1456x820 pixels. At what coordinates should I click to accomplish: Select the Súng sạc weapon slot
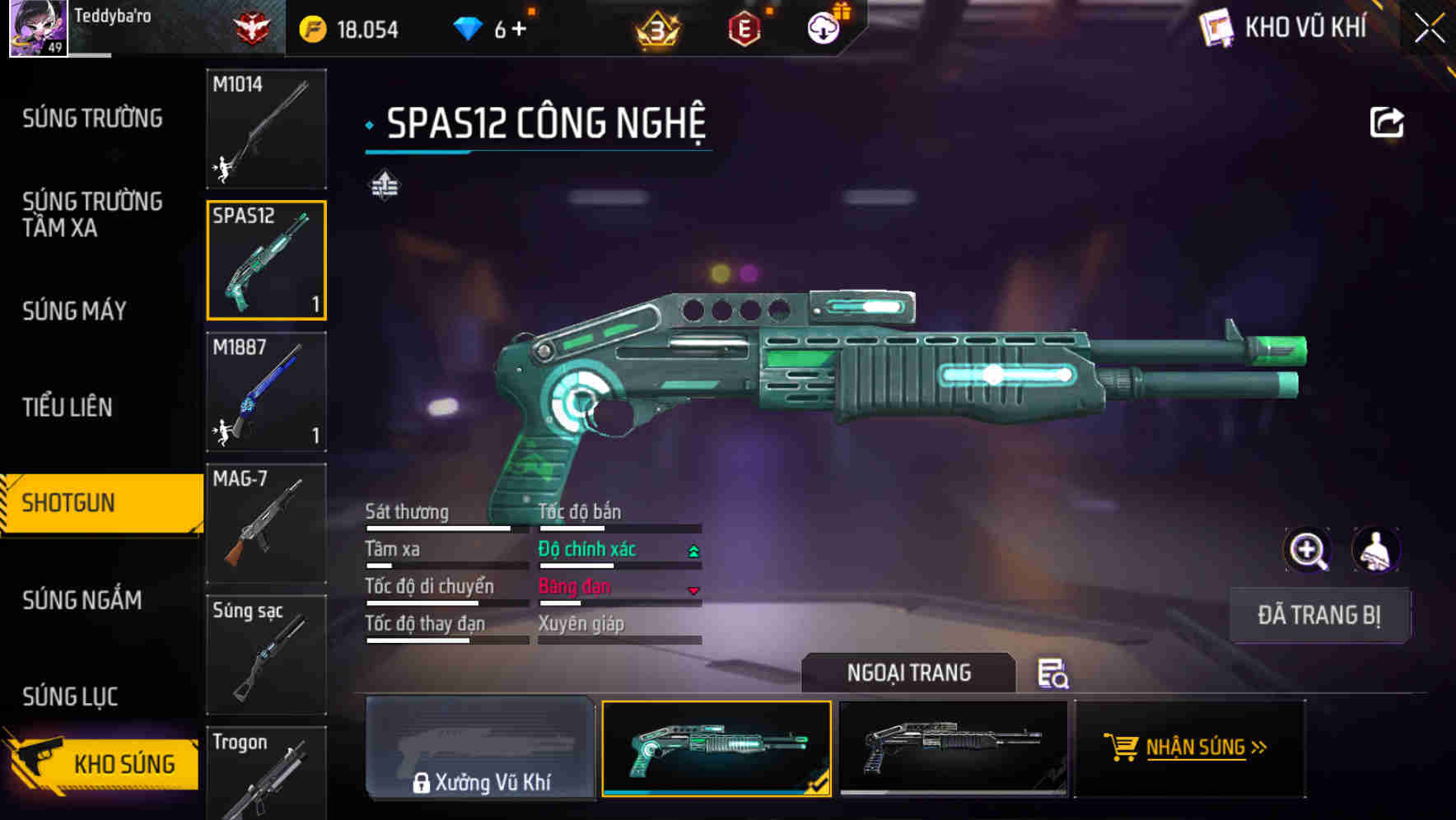pos(266,655)
